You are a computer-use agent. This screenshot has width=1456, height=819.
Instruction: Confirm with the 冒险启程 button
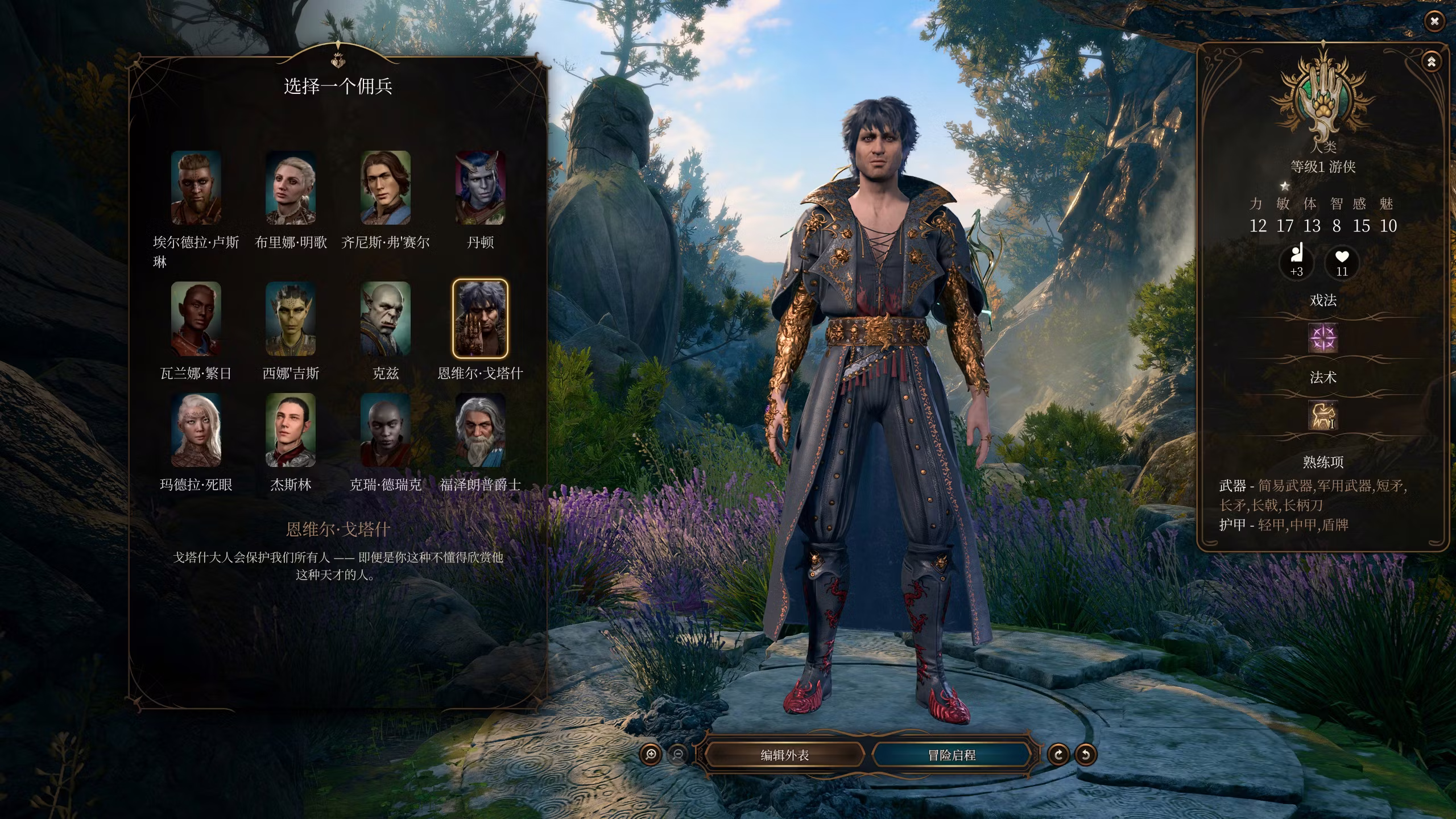click(952, 755)
